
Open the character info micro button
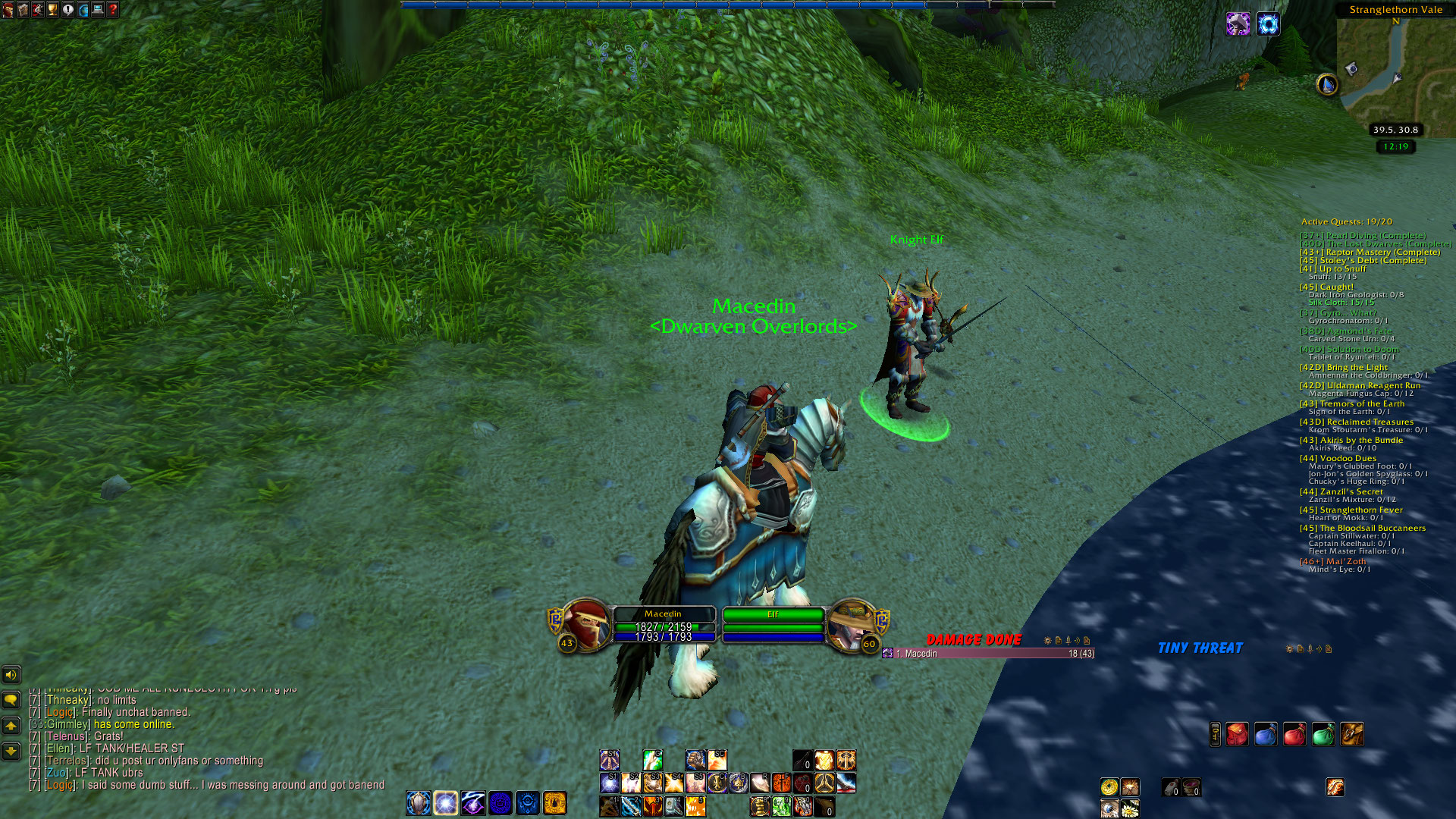(x=8, y=10)
